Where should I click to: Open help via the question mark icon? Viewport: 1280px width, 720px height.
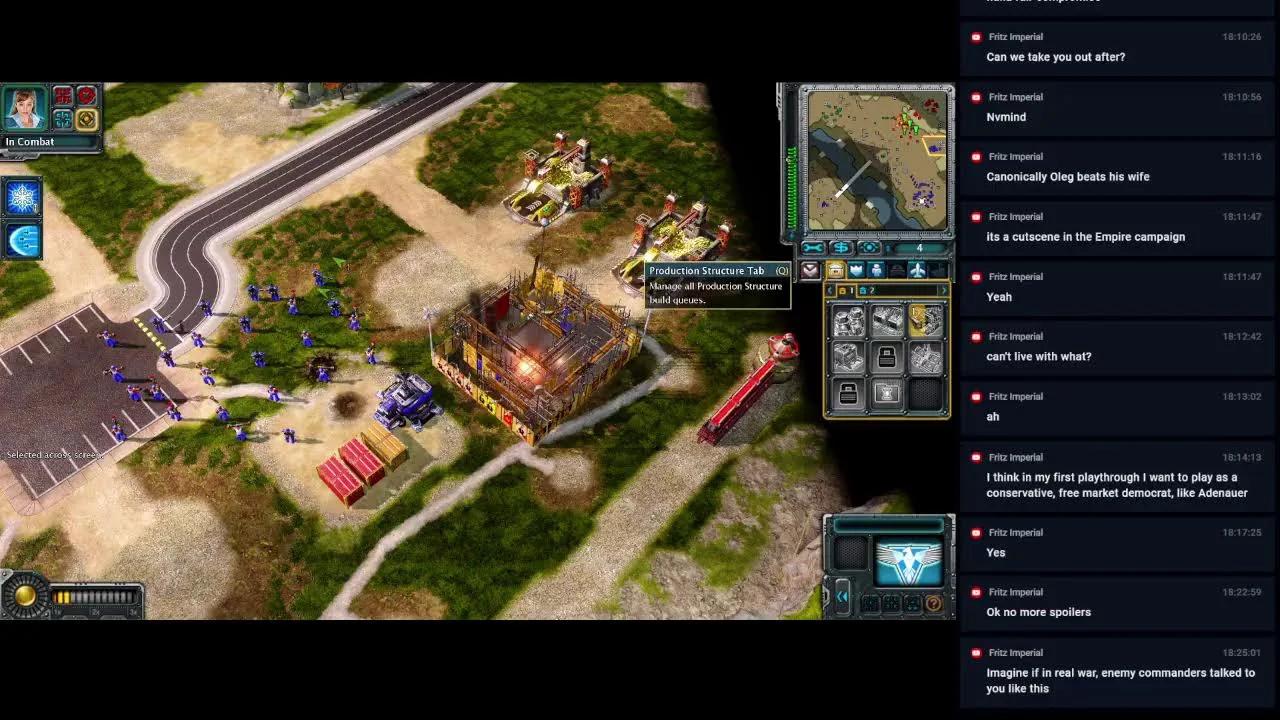pyautogui.click(x=934, y=604)
